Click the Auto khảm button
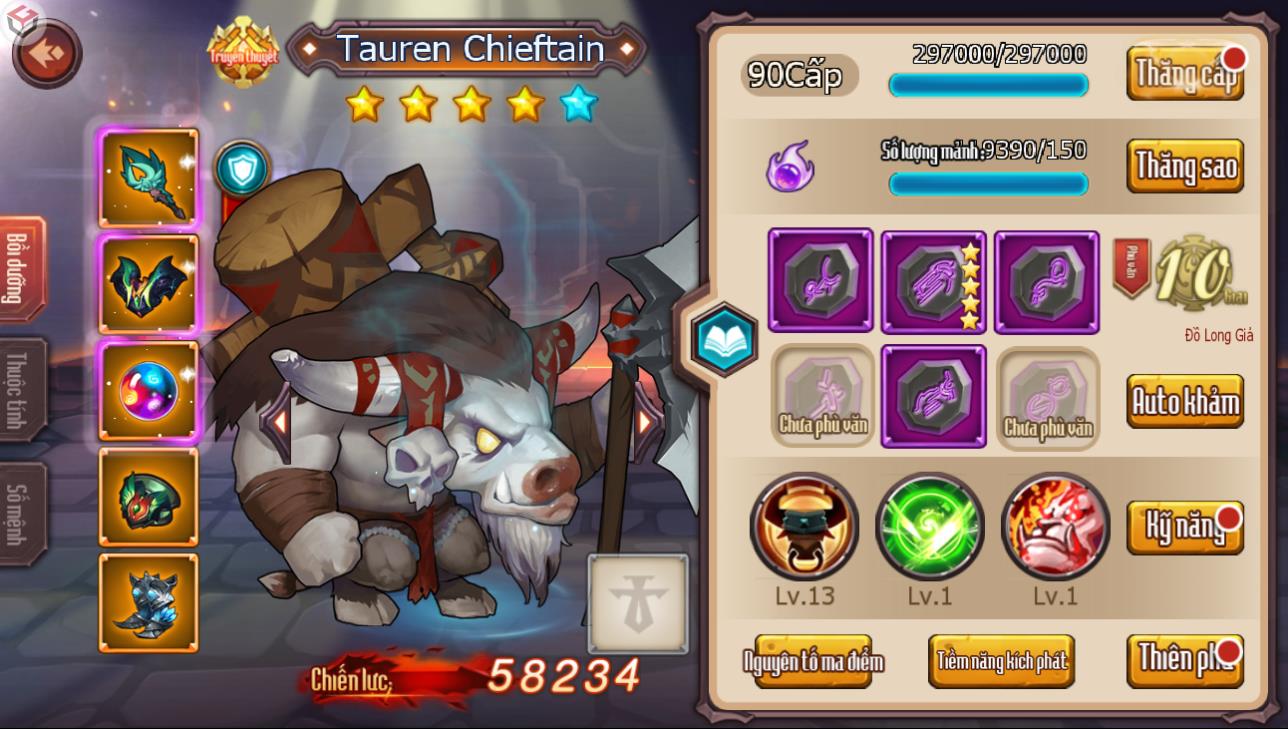 click(x=1185, y=400)
